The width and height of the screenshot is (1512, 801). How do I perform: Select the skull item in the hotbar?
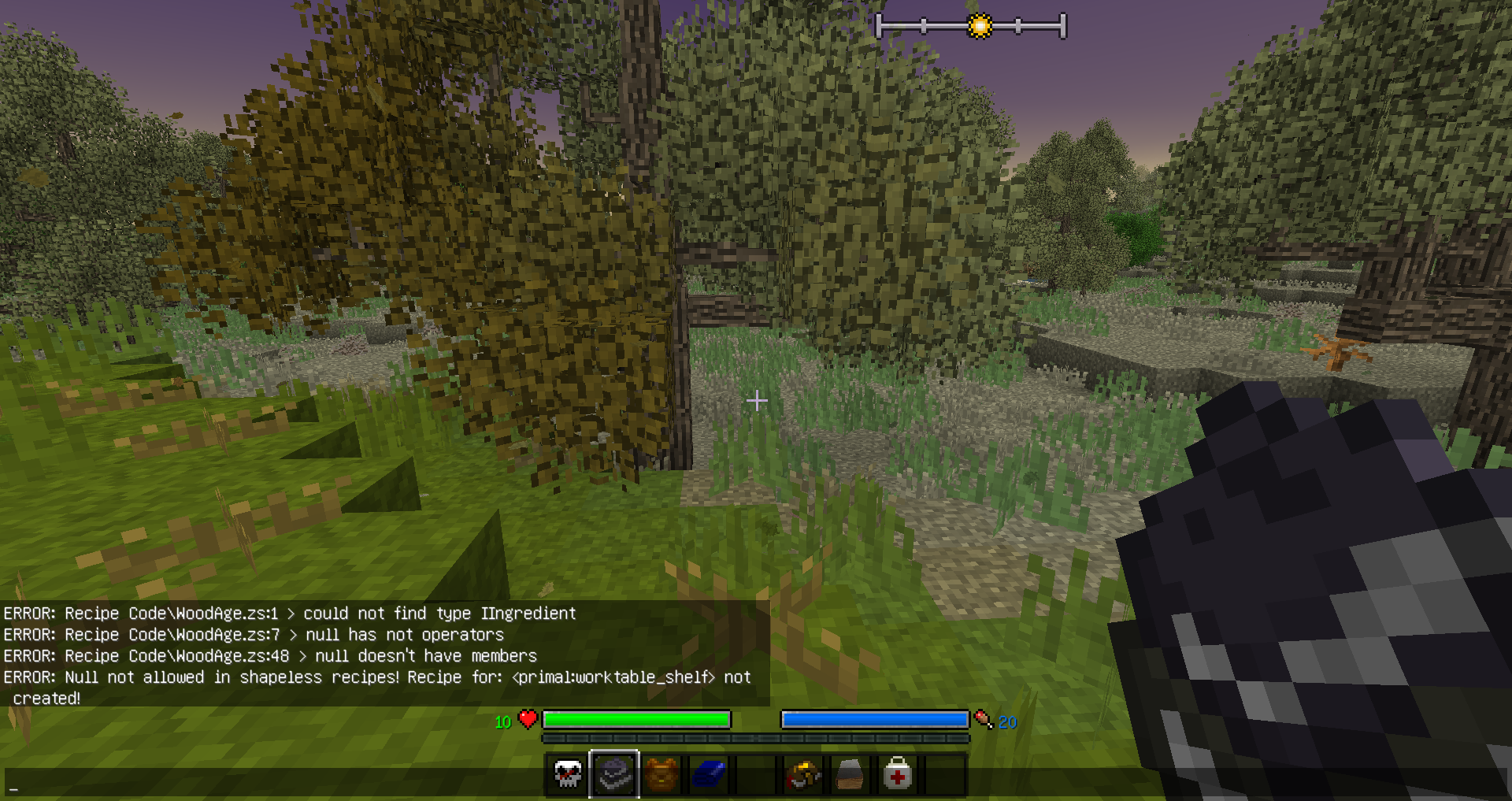click(568, 776)
